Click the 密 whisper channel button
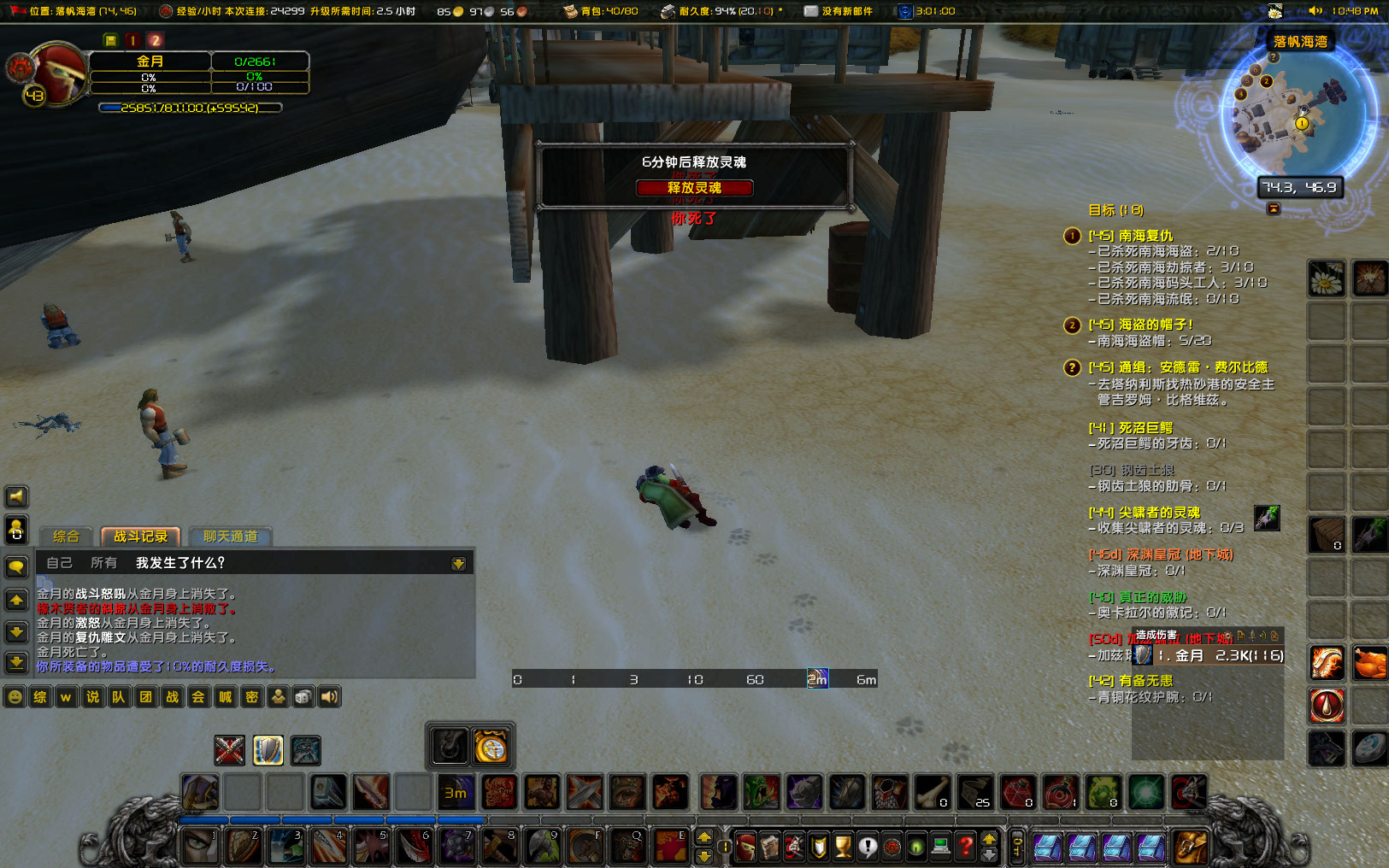Screen dimensions: 1389x868 tap(251, 697)
